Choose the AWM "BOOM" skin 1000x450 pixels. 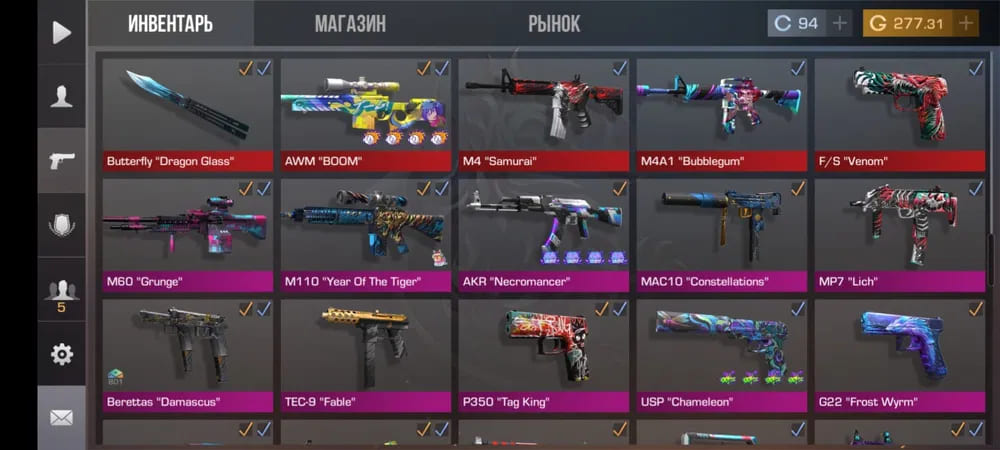point(365,114)
